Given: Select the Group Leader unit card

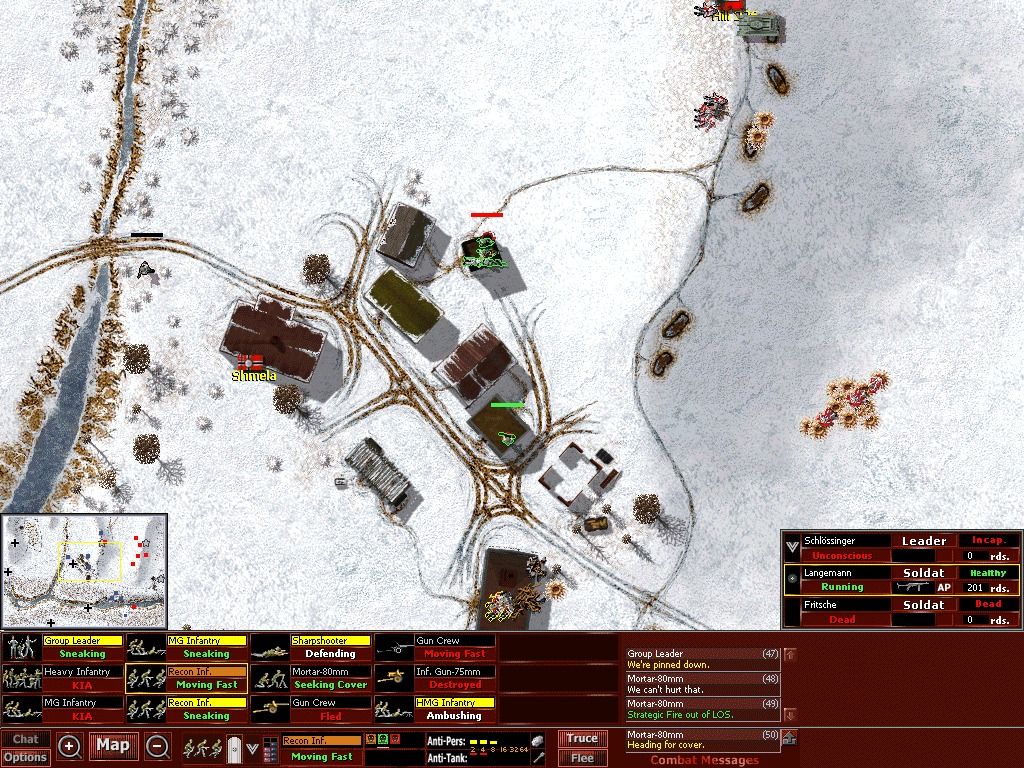Looking at the screenshot, I should point(63,647).
